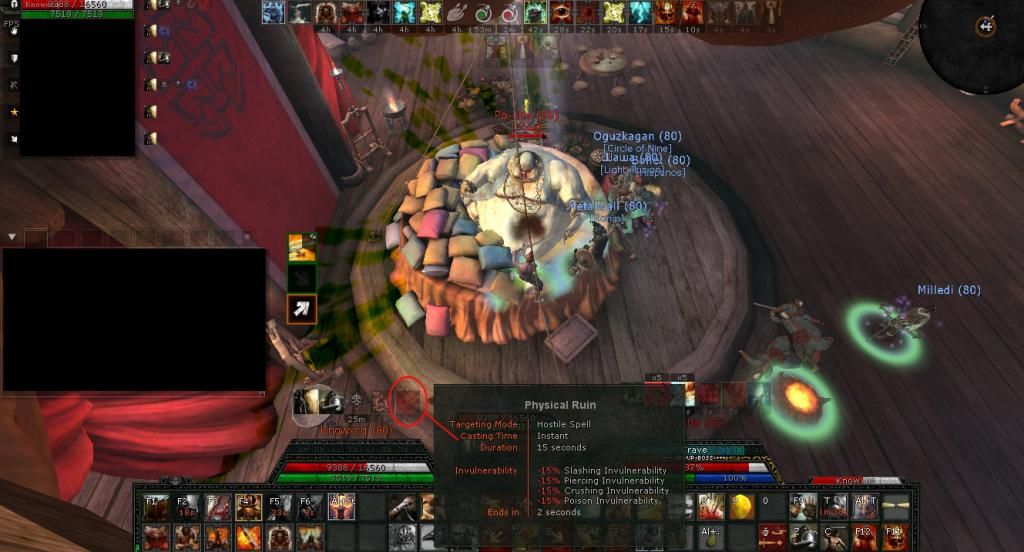Viewport: 1024px width, 552px height.
Task: Click the yellow-orange icon above the arrow
Action: 302,246
